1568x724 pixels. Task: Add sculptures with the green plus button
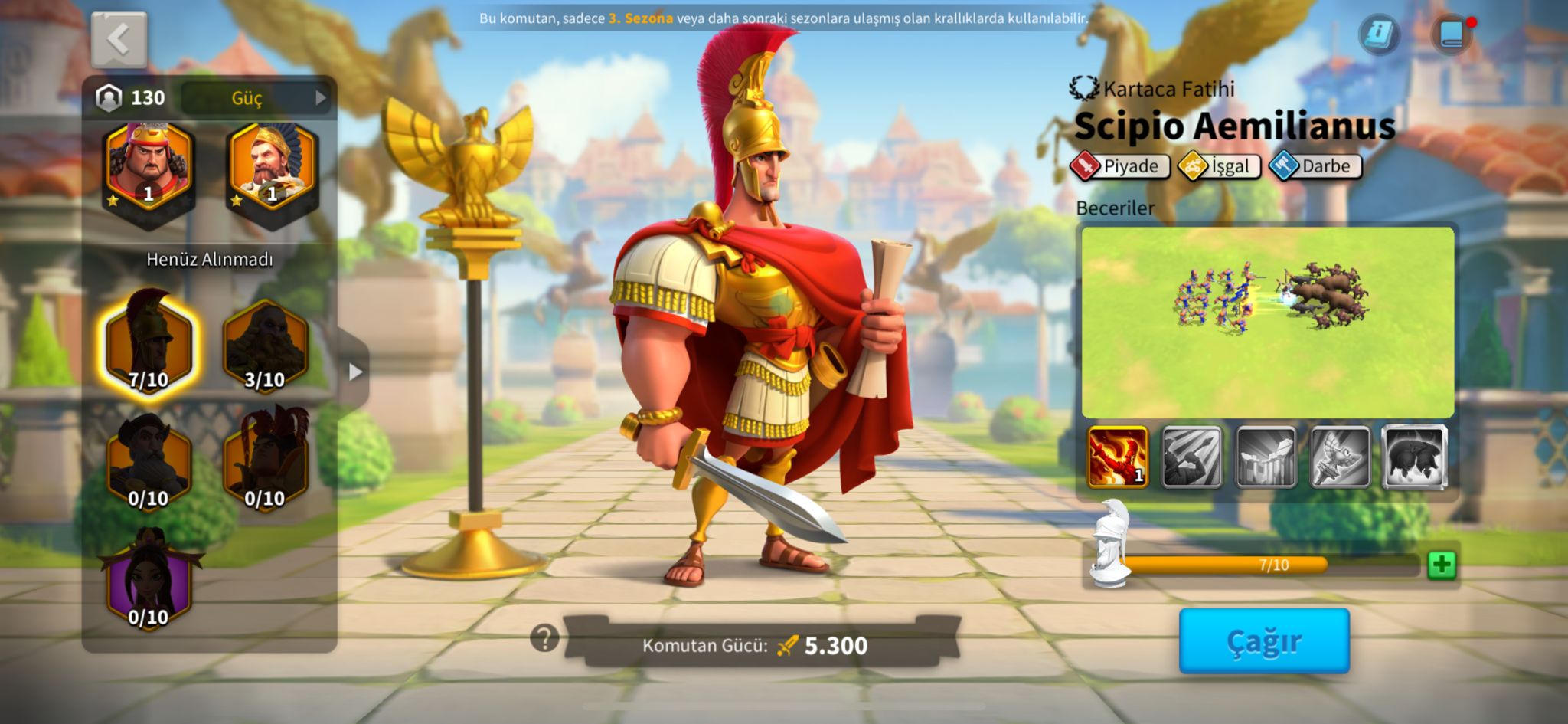tap(1442, 565)
